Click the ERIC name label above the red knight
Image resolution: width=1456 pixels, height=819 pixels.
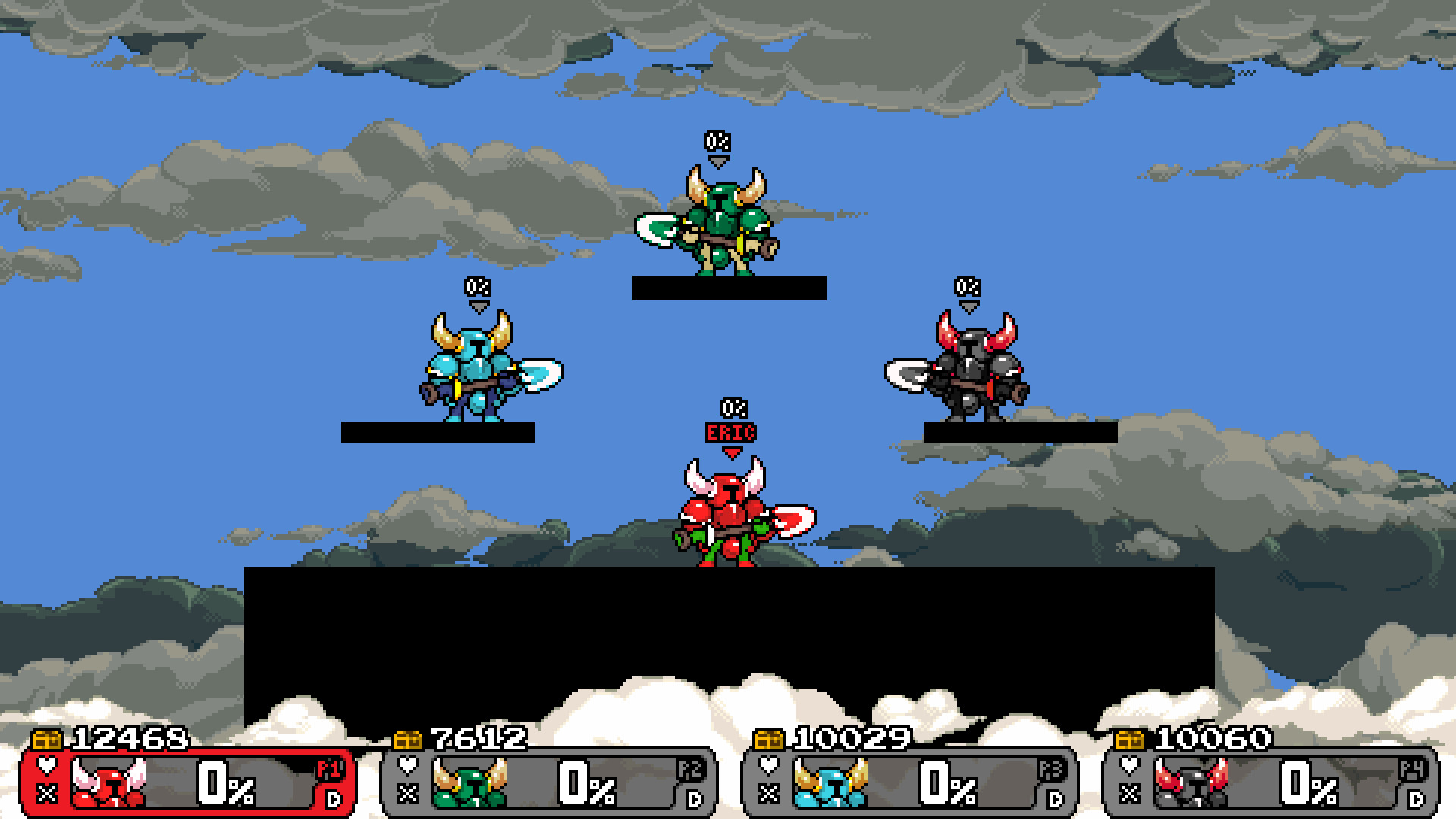point(730,431)
